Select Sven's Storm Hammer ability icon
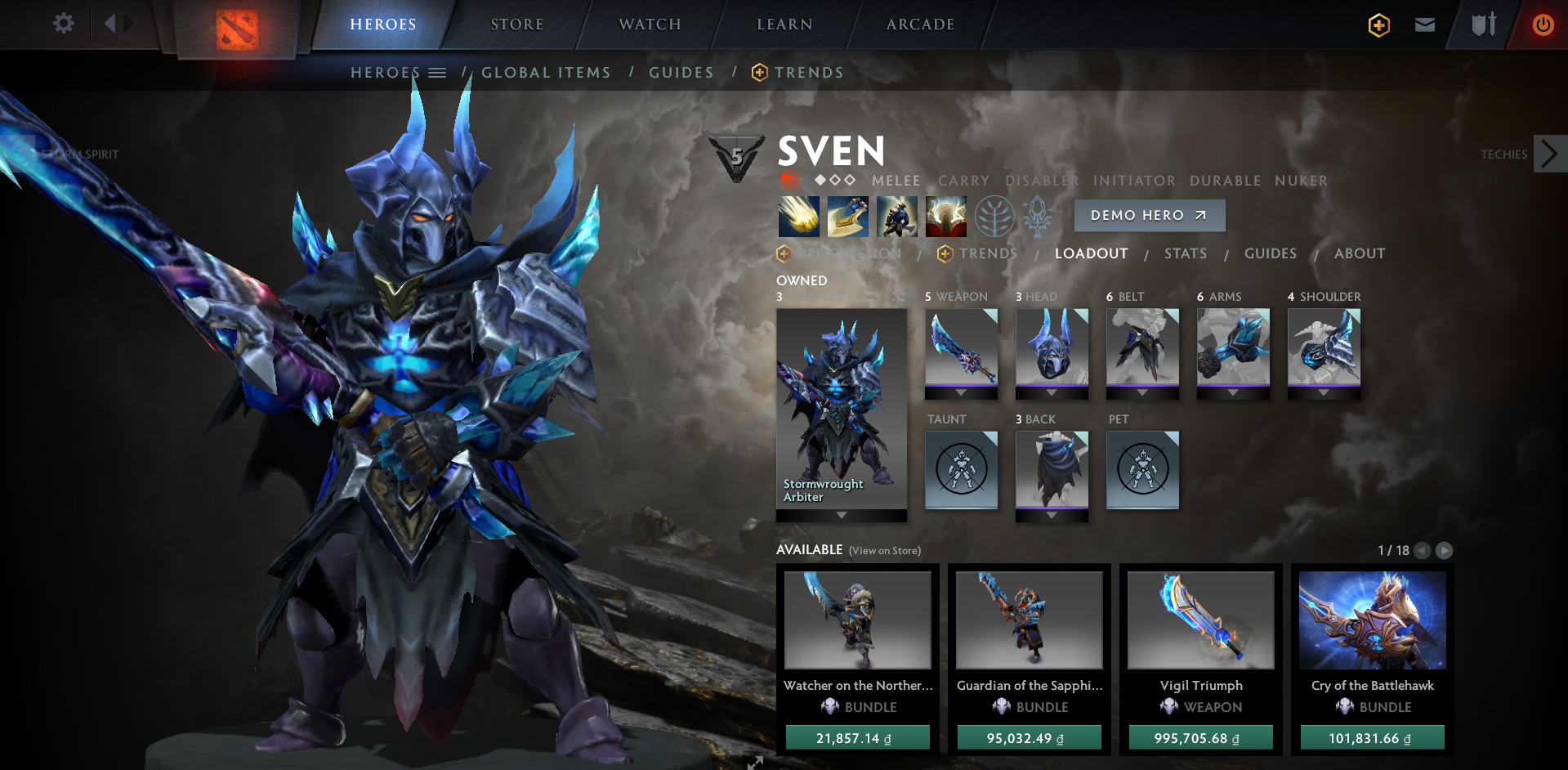 tap(798, 215)
